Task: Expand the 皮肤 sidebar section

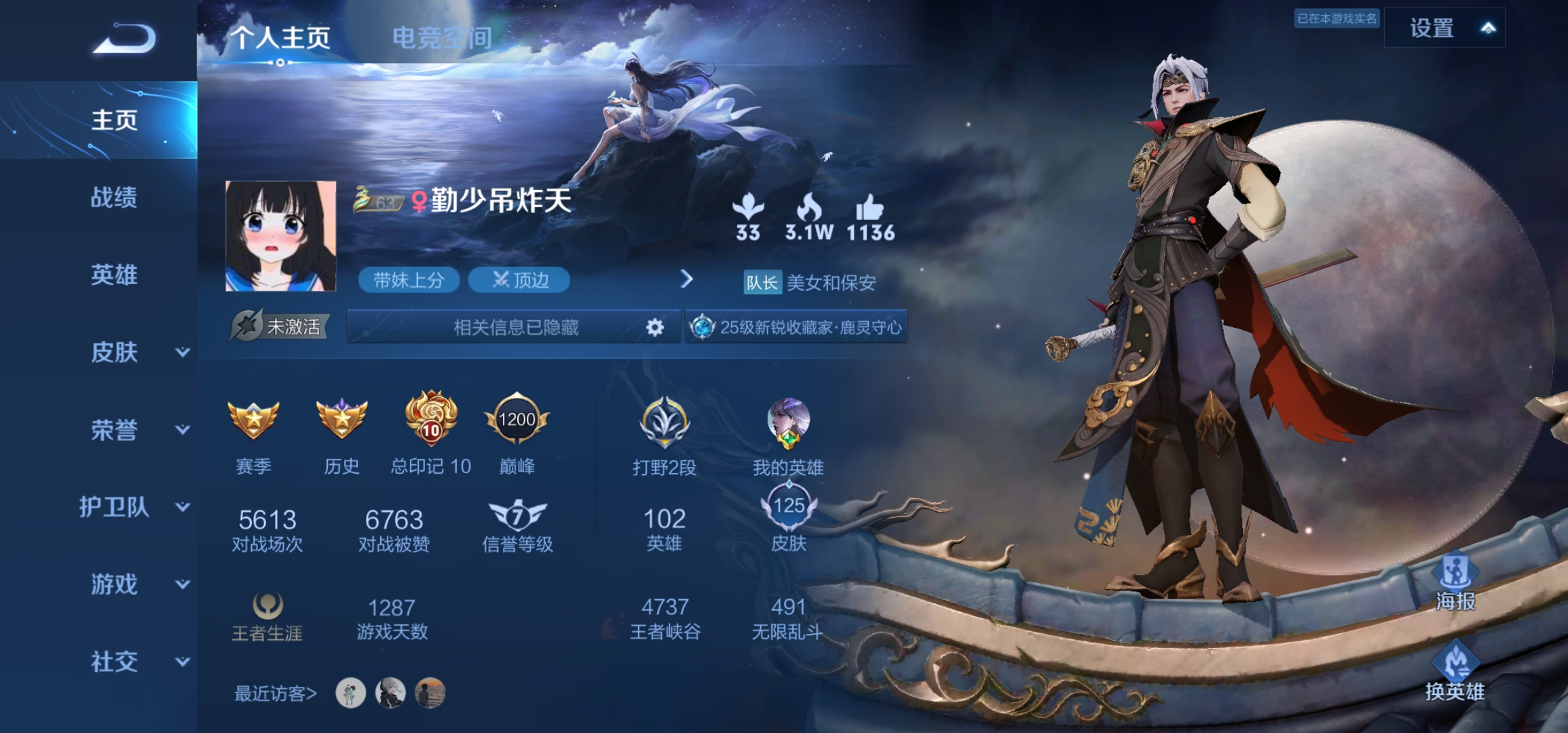Action: [136, 352]
